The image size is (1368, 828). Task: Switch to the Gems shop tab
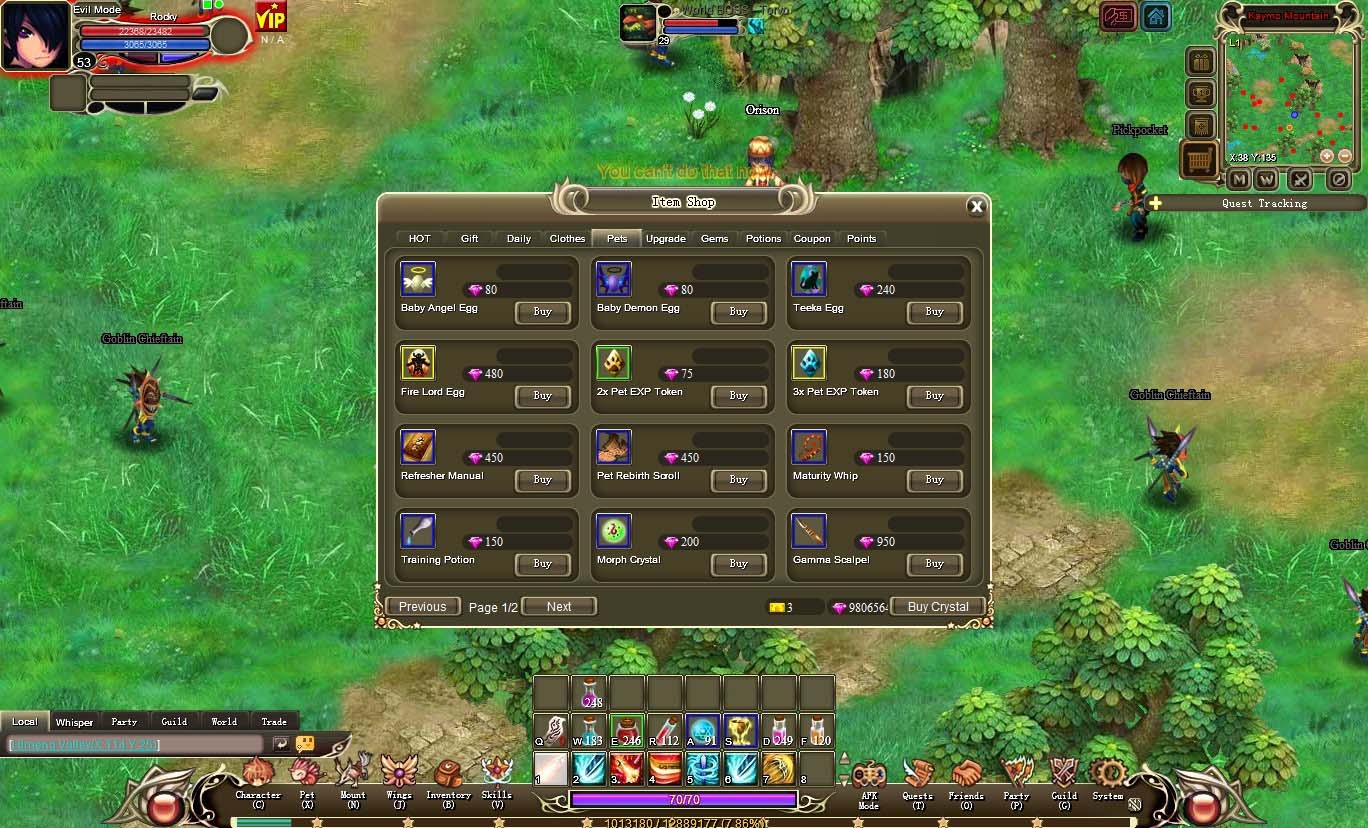[714, 239]
